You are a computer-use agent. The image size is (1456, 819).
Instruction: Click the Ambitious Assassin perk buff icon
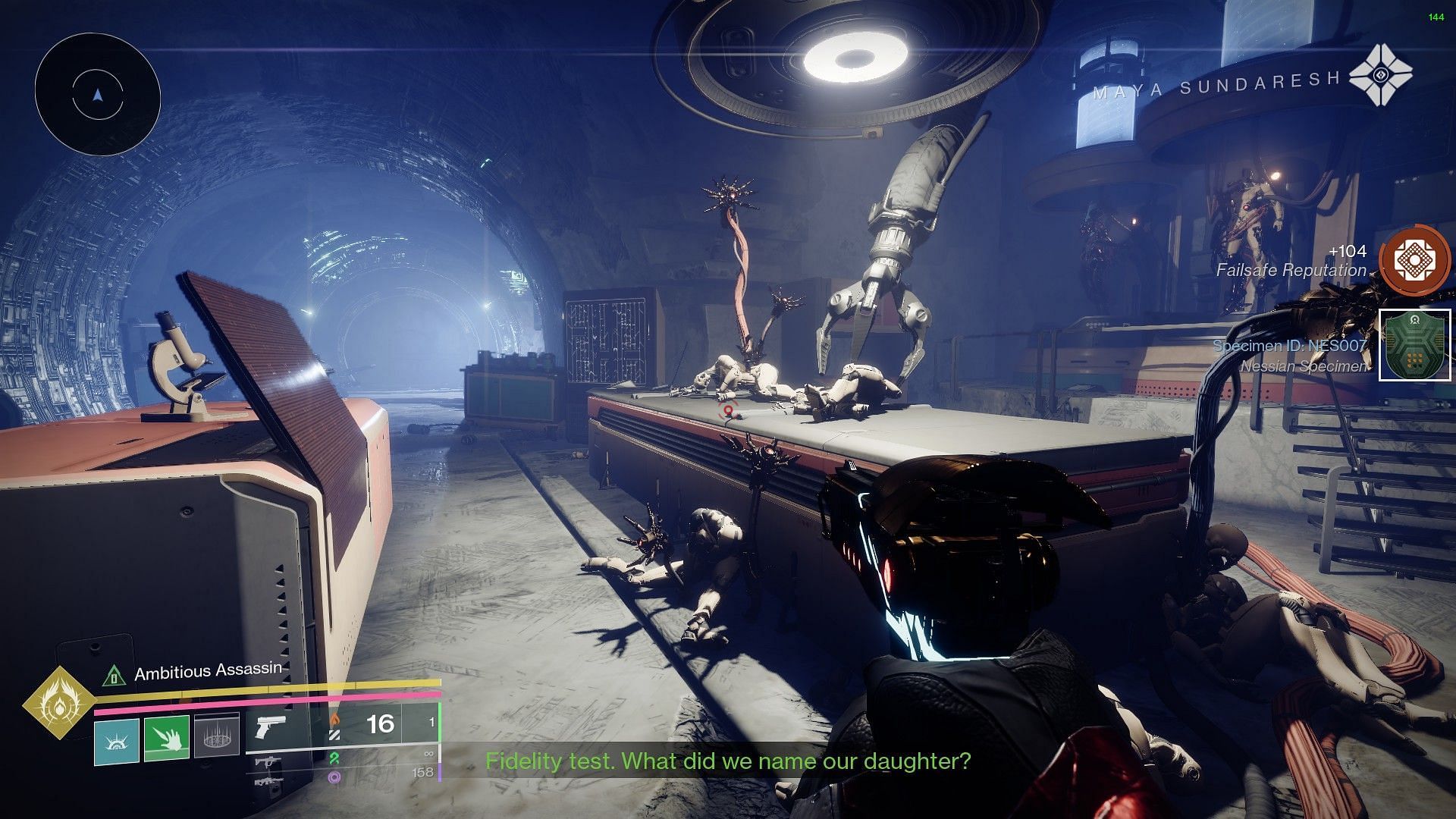114,673
